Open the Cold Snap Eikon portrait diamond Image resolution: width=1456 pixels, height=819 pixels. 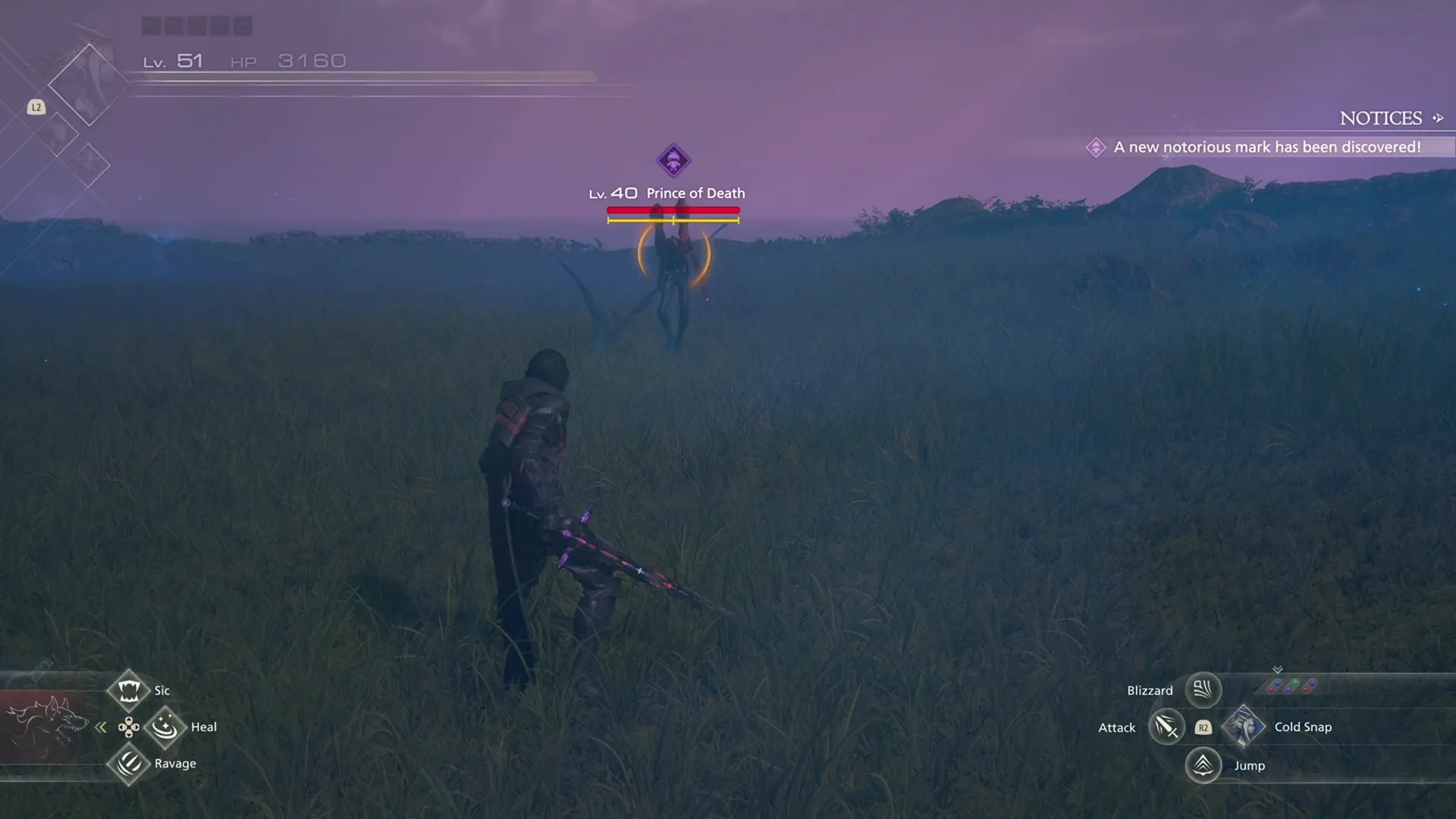(x=1244, y=726)
